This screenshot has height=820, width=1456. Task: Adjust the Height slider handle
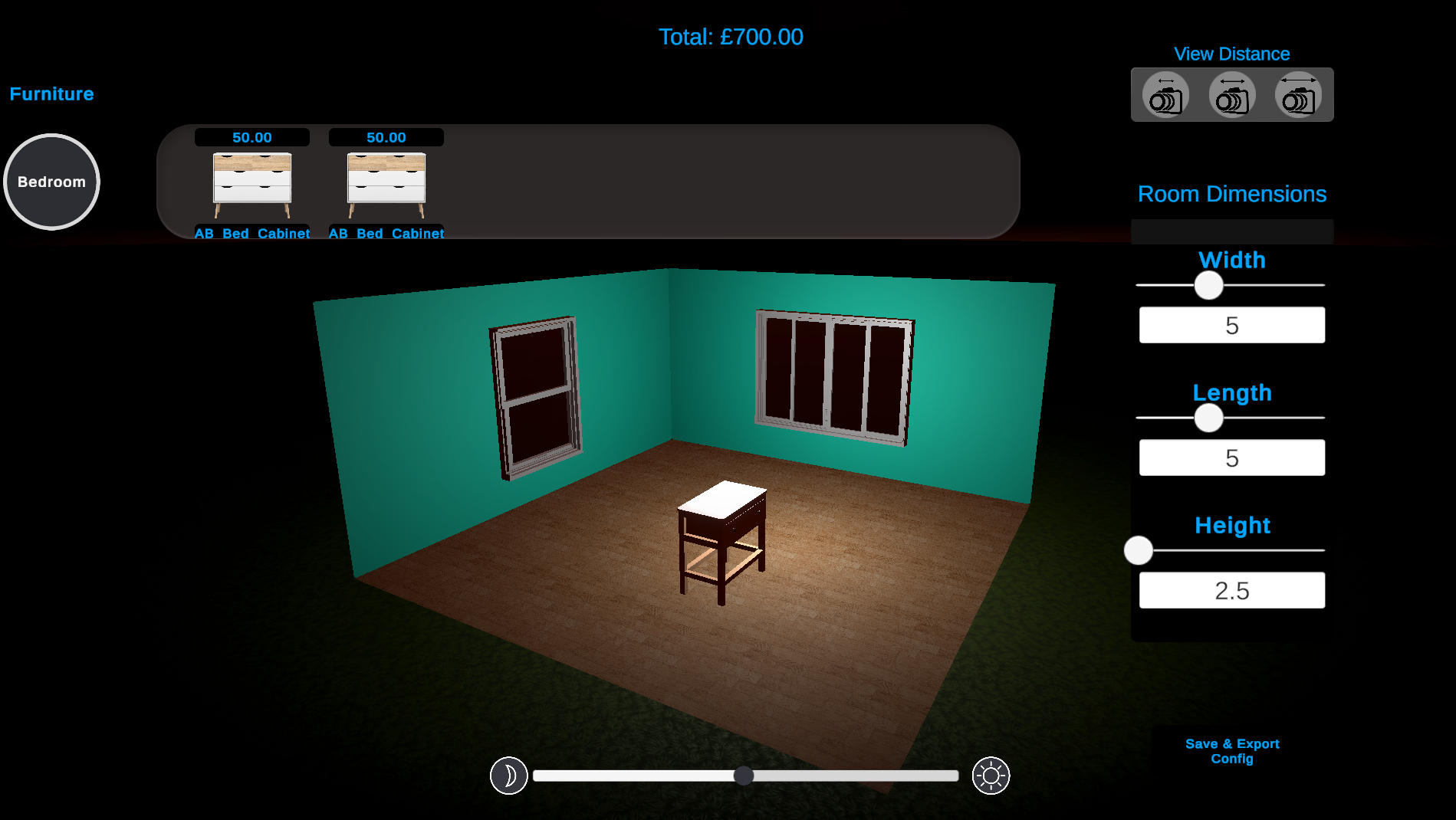(1138, 550)
